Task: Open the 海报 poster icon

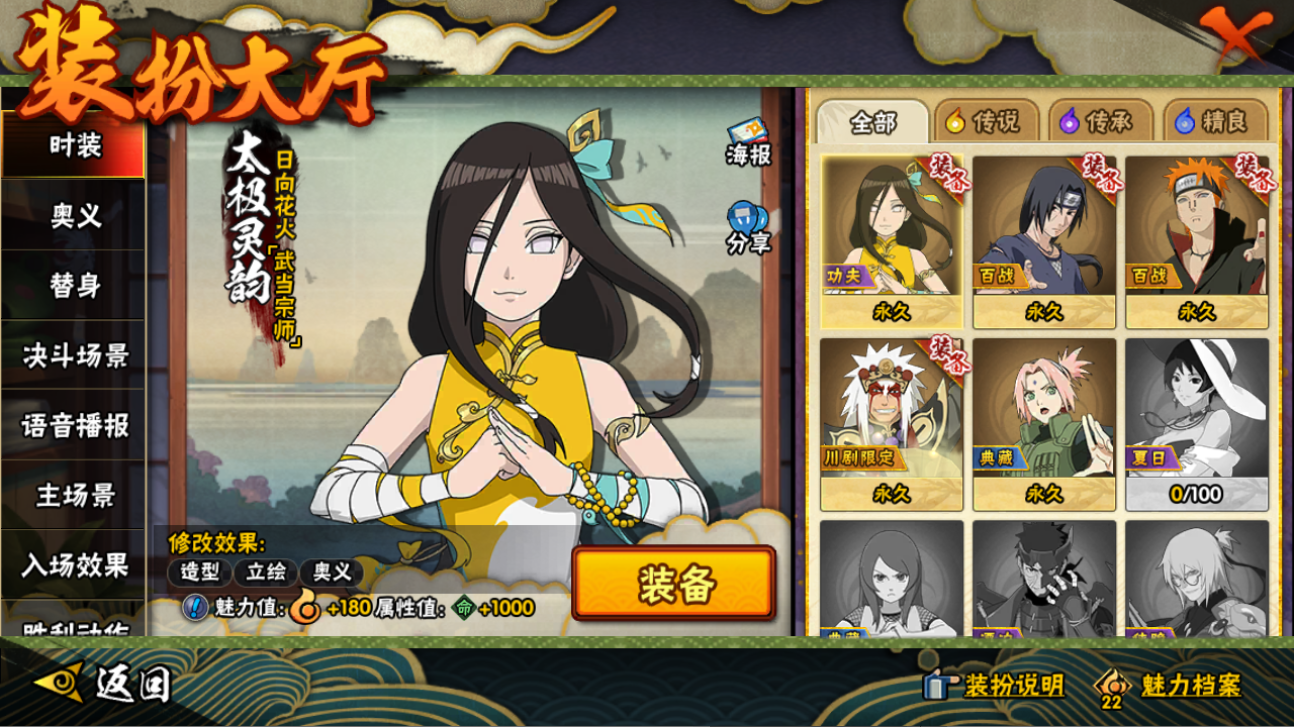Action: pyautogui.click(x=748, y=143)
